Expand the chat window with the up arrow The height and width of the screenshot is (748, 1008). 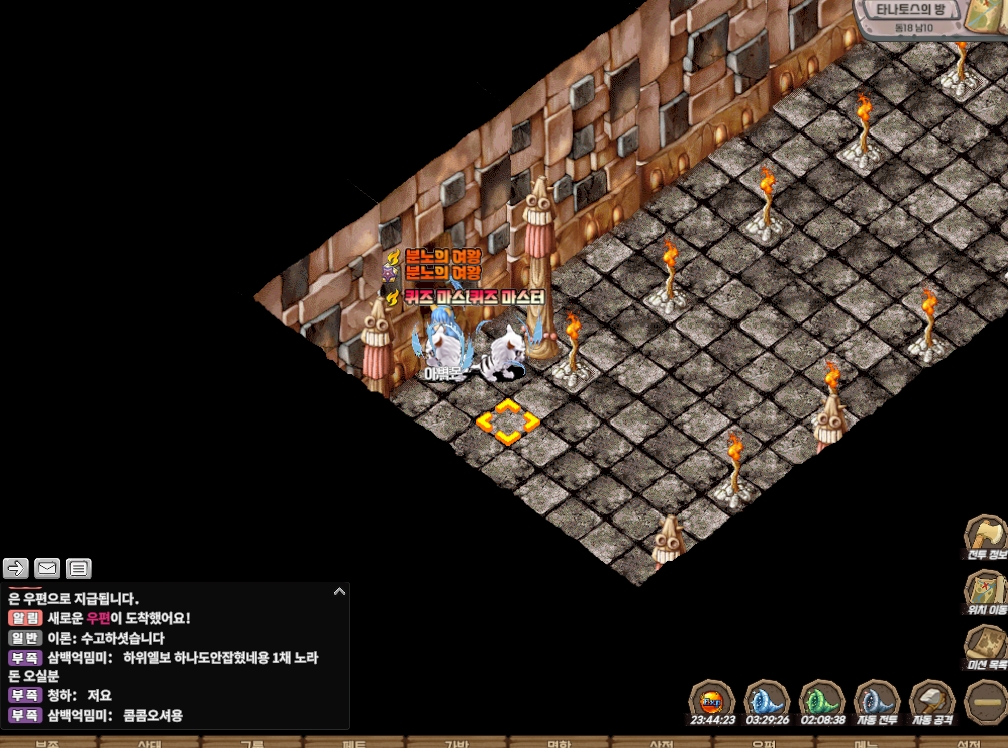pos(339,592)
